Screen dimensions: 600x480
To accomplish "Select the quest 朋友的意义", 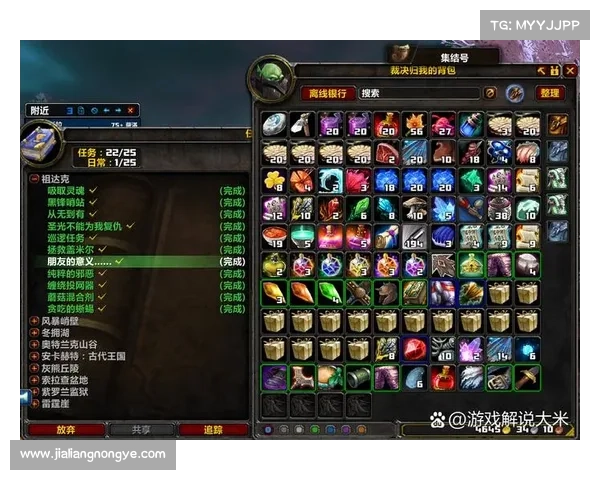I will click(x=82, y=261).
